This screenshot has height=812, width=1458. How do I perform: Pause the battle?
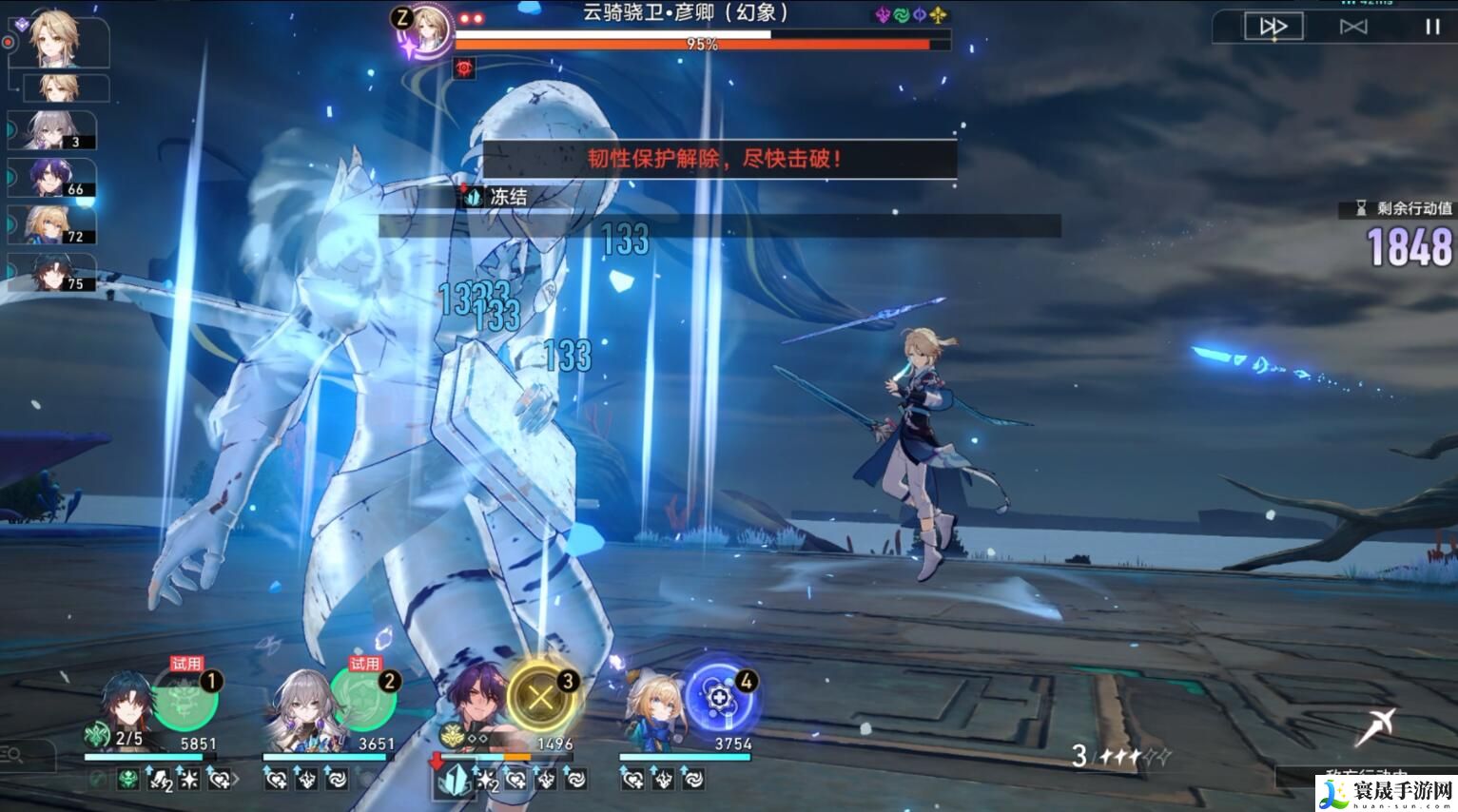[1431, 27]
